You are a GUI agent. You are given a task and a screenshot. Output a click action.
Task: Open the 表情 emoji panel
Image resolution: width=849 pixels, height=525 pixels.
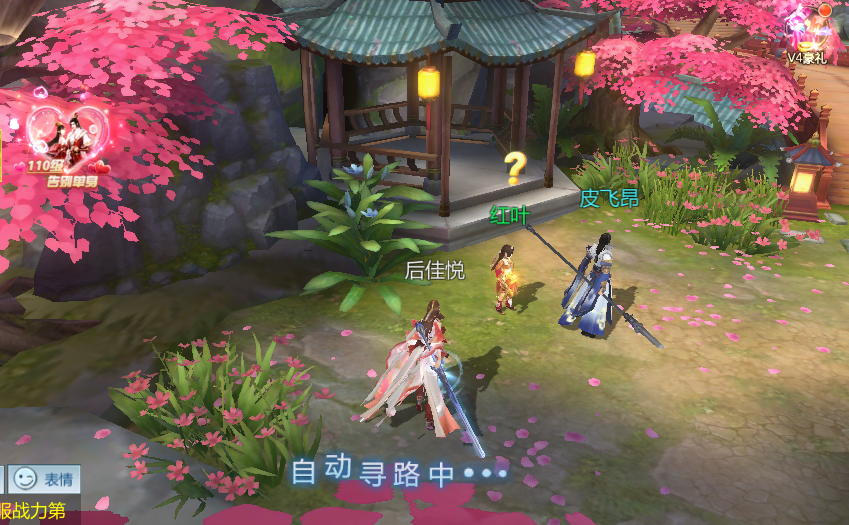(42, 479)
